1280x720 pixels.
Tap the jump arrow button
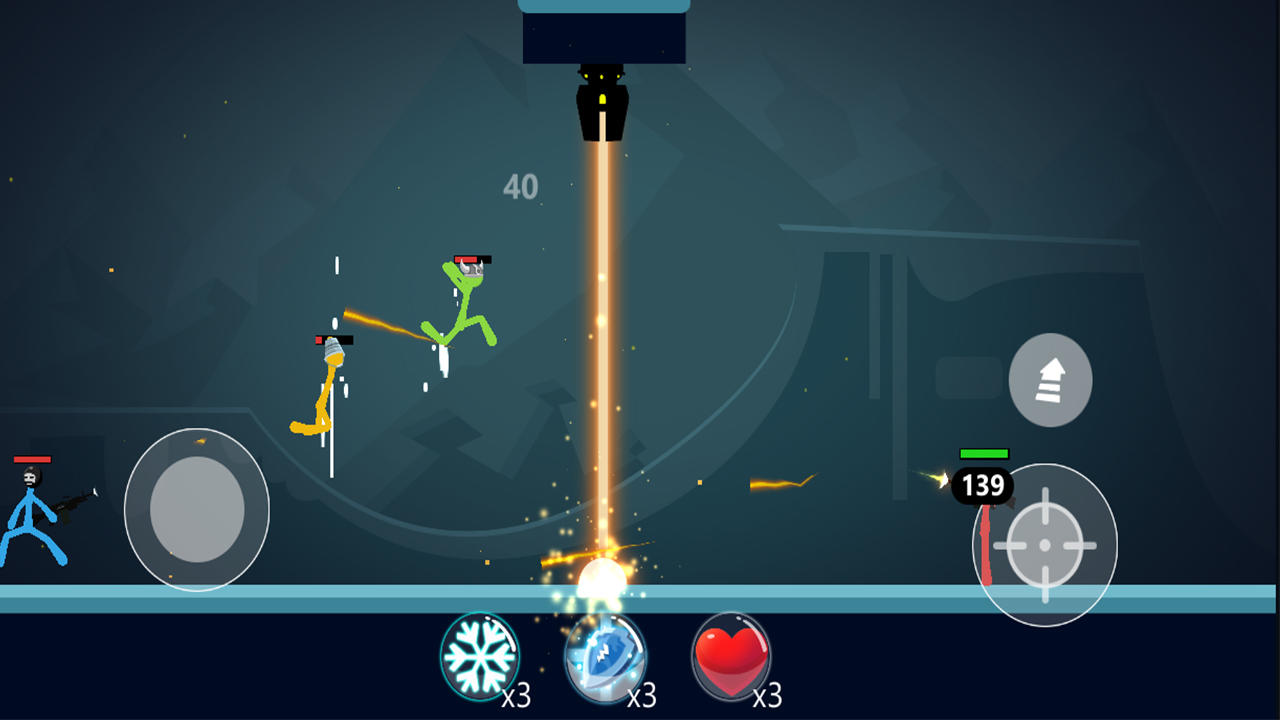point(1050,380)
